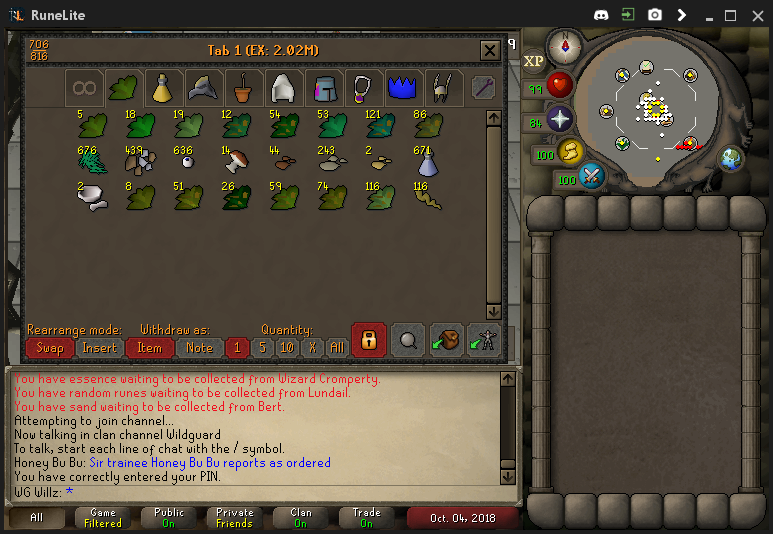Select the X custom quantity button
This screenshot has width=773, height=534.
click(x=312, y=347)
